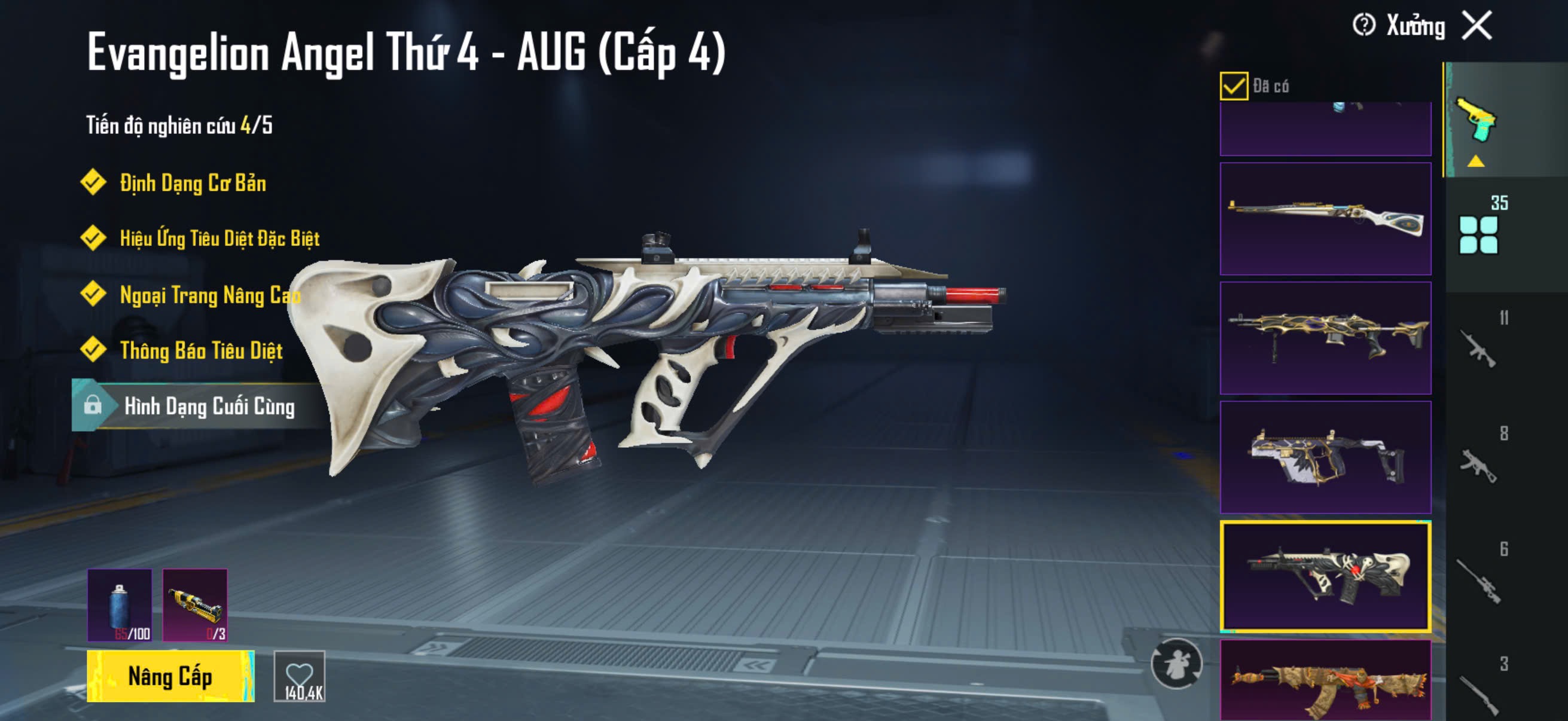
Task: Select Hiệu Ứng Tiêu Diệt Đặc Biệt stage
Action: tap(219, 238)
